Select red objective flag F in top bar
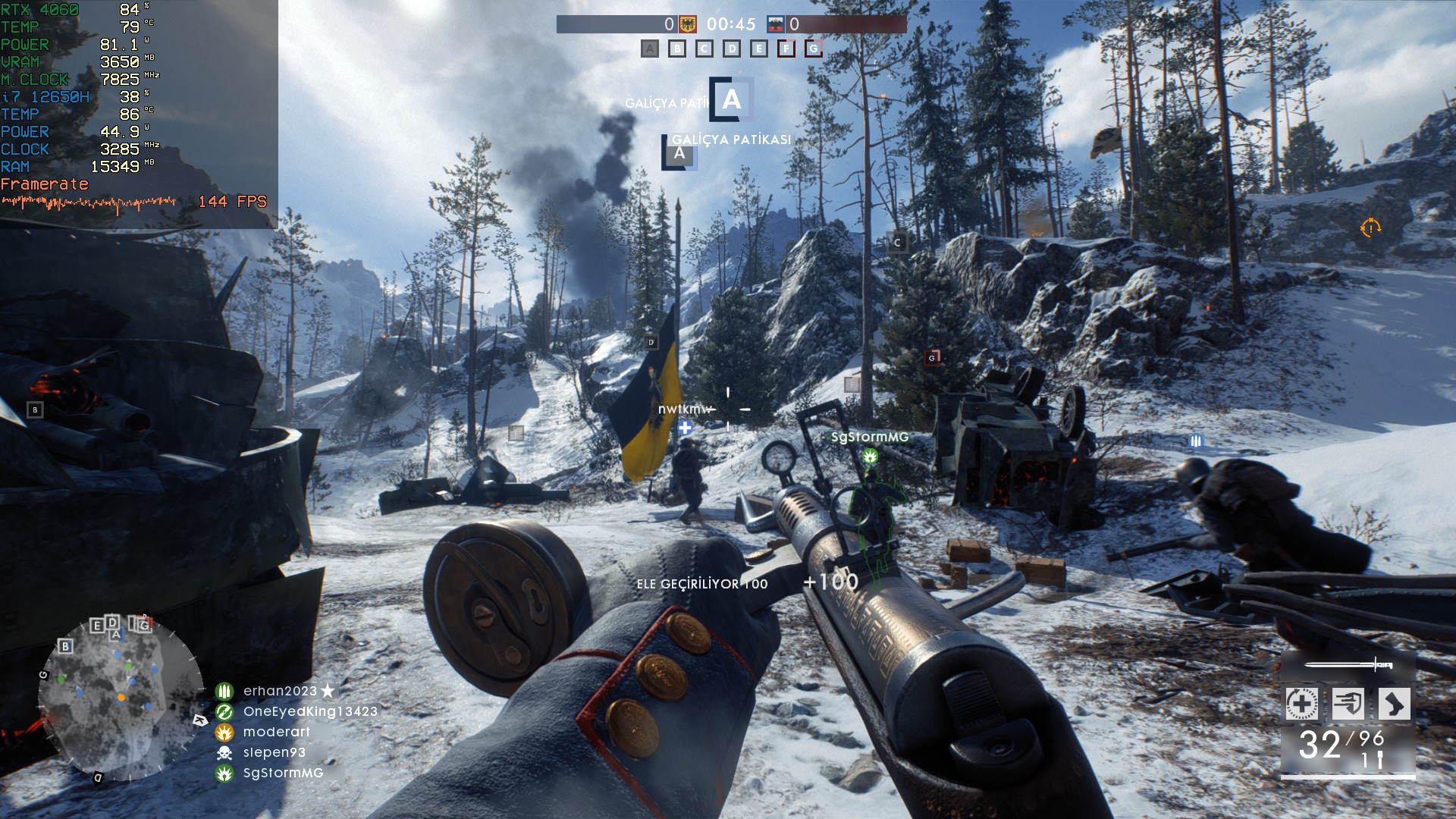The height and width of the screenshot is (819, 1456). tap(786, 49)
